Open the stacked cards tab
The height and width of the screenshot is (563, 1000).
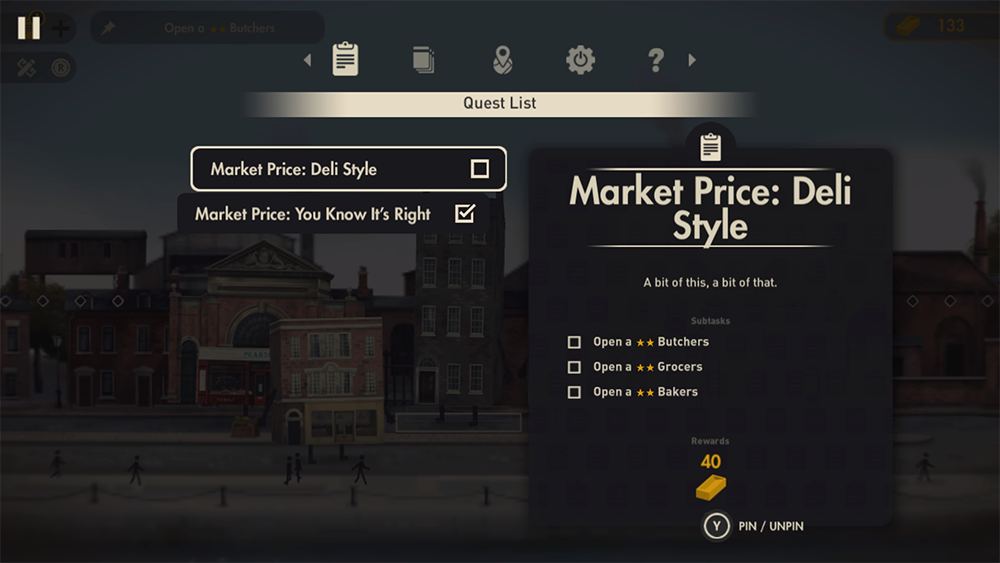tap(424, 60)
